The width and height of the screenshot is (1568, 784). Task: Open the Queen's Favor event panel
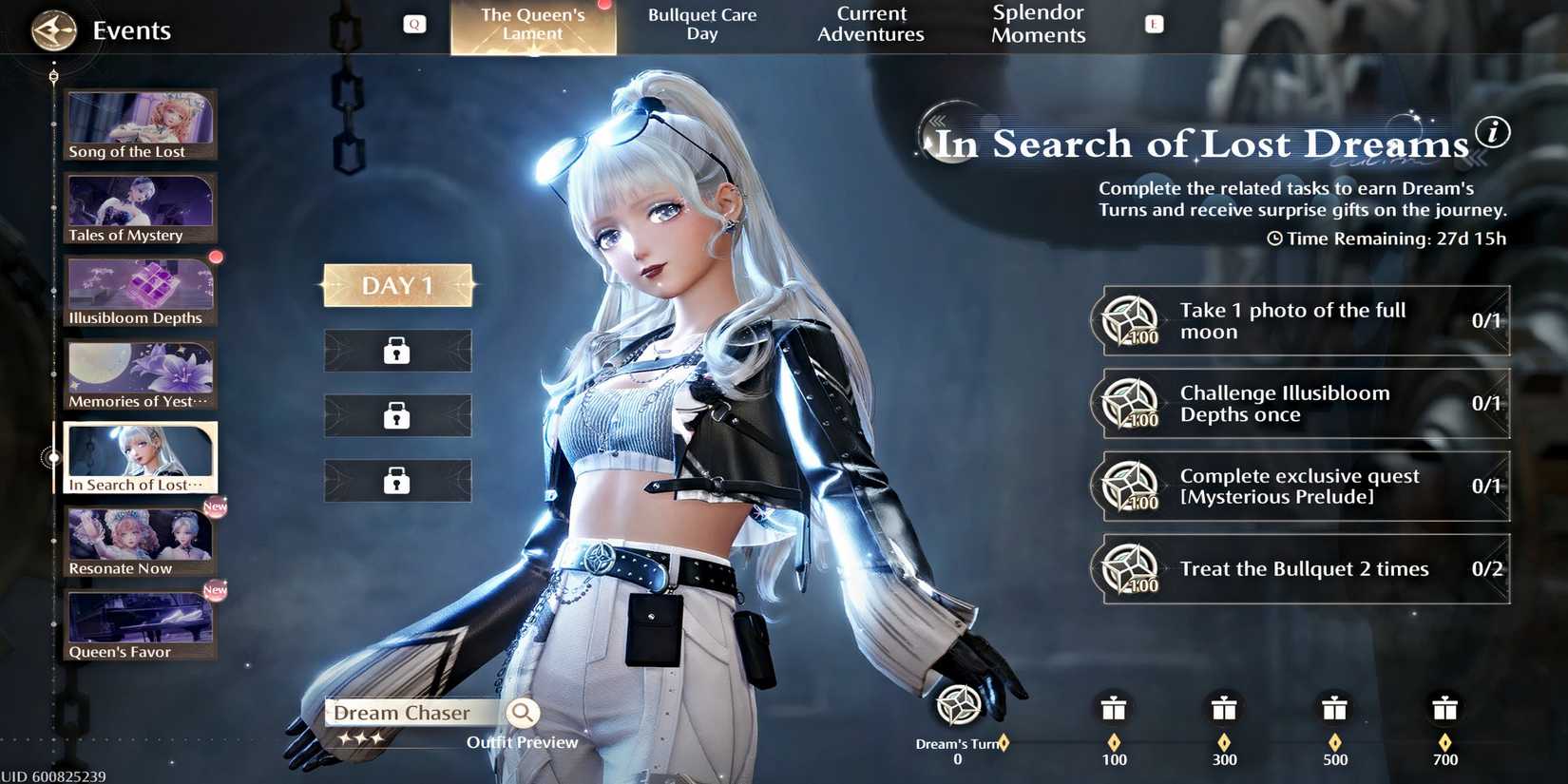click(x=139, y=623)
